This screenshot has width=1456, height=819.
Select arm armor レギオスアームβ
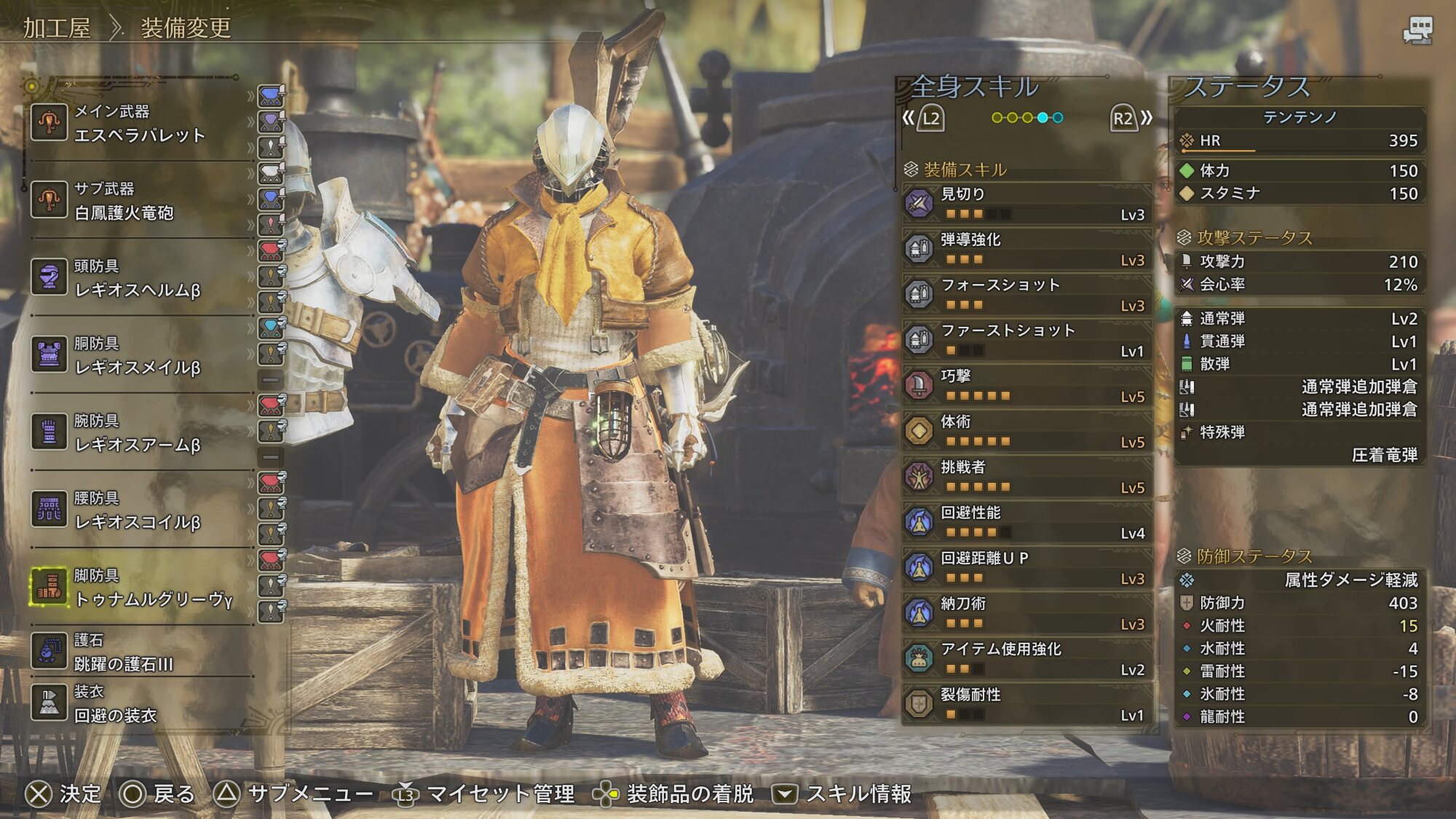pos(138,433)
